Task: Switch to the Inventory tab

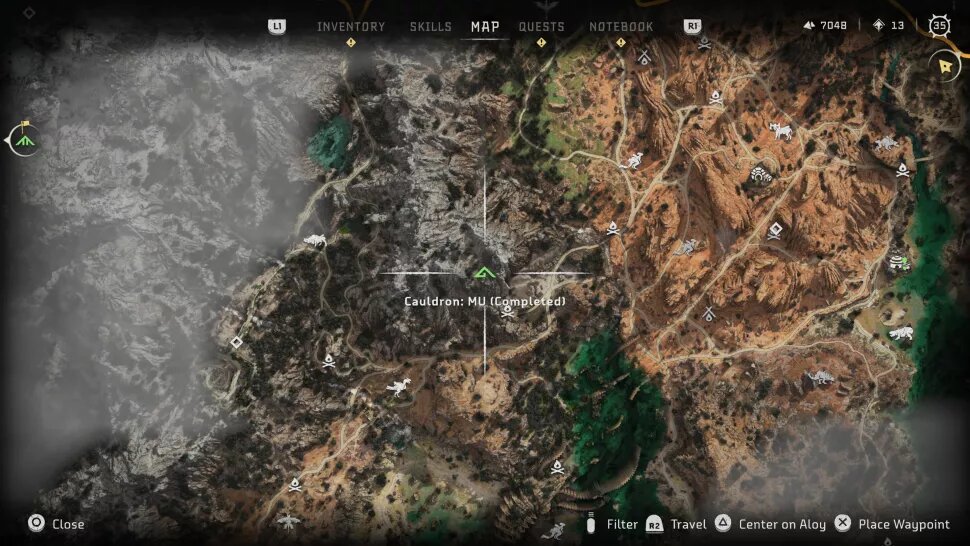Action: tap(351, 27)
